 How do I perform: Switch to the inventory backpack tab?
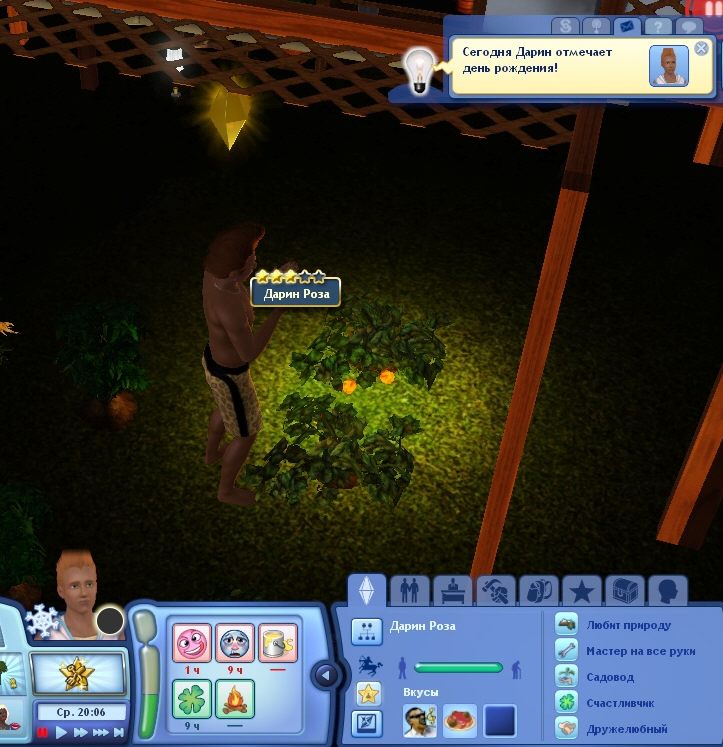click(539, 590)
